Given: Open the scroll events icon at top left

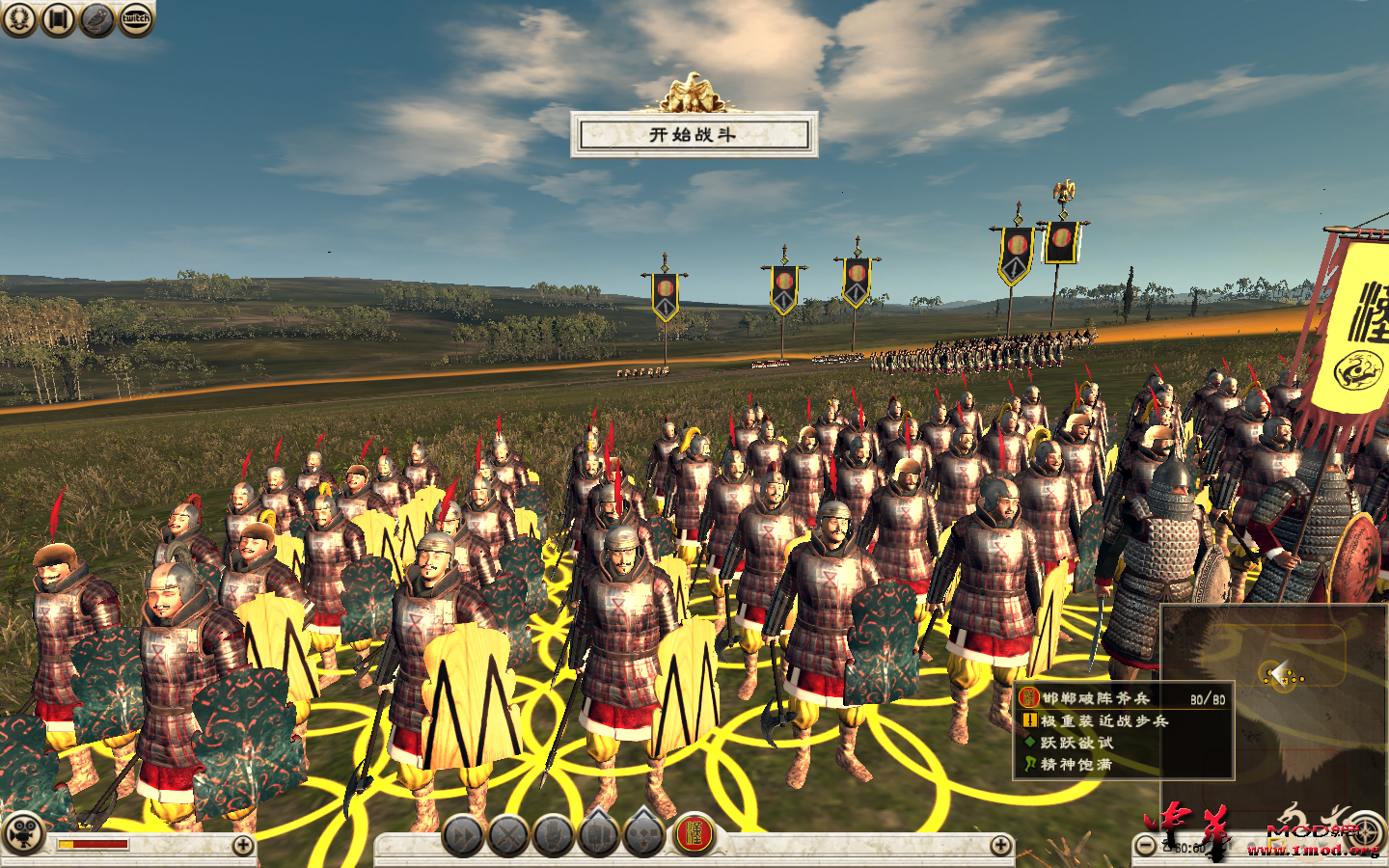Looking at the screenshot, I should tap(60, 20).
